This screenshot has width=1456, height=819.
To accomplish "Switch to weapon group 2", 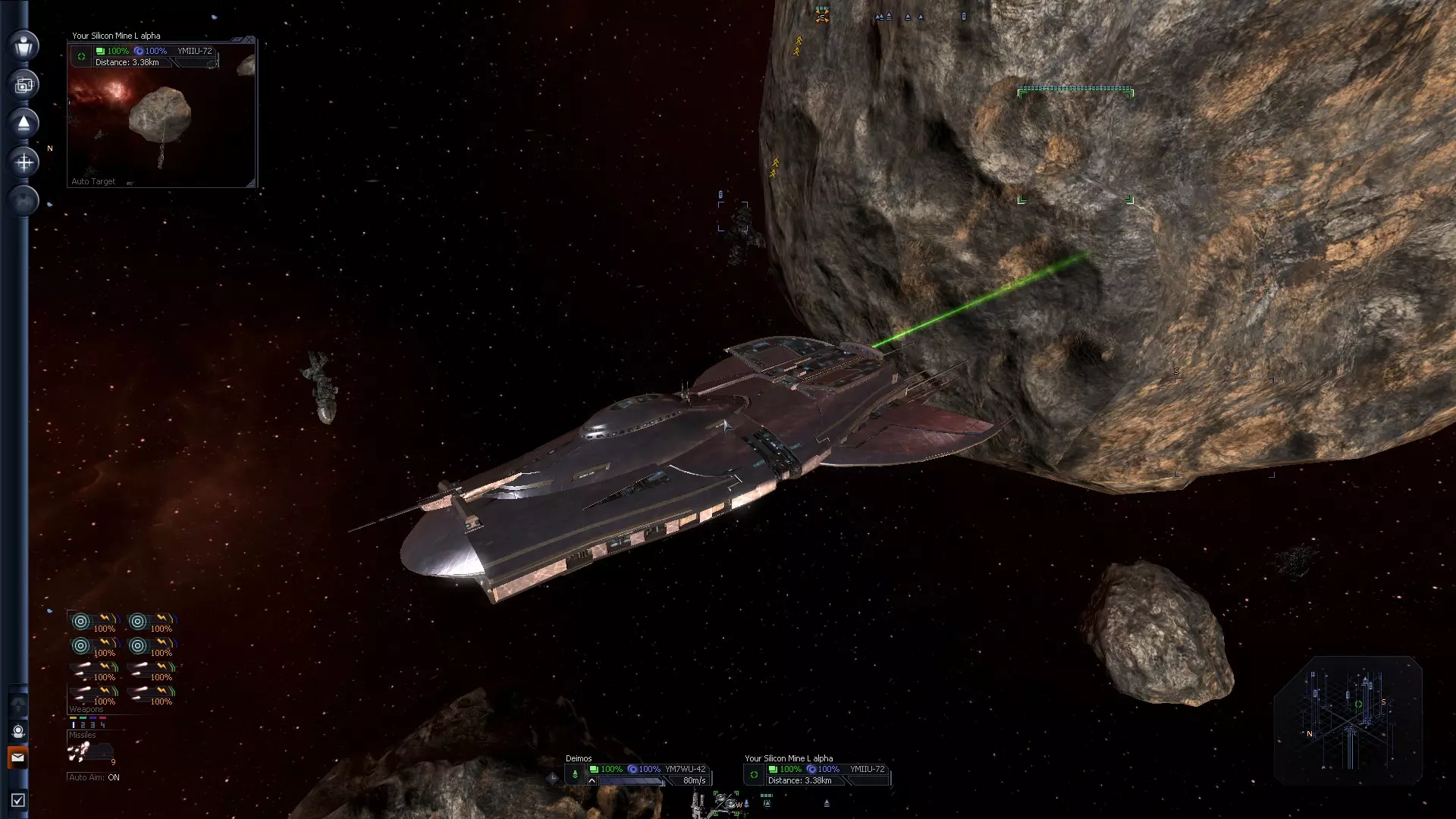I will 83,725.
